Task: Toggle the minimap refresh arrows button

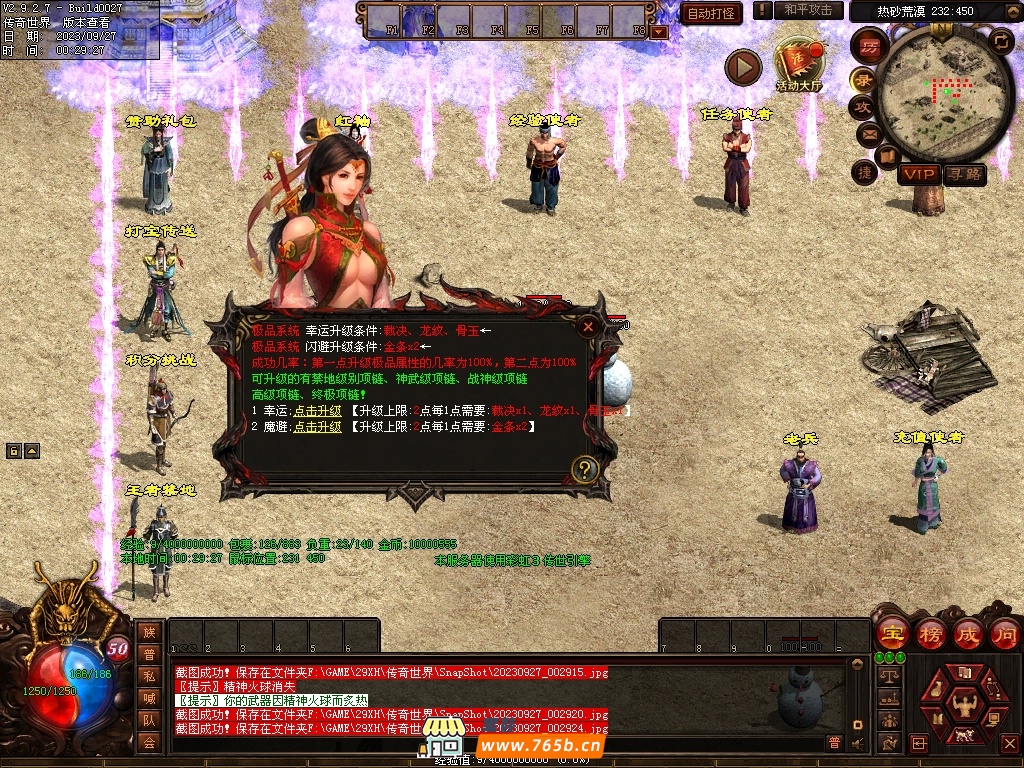Action: pos(1001,41)
